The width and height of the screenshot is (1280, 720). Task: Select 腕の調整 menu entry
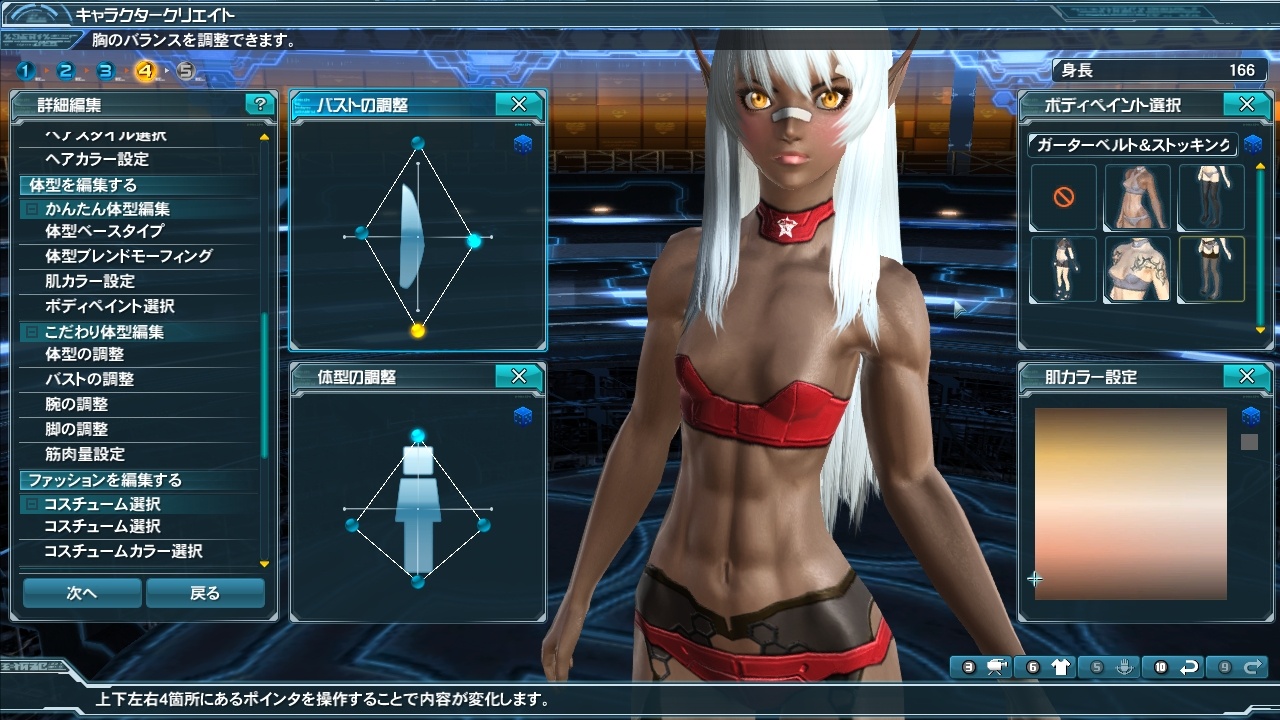point(76,404)
